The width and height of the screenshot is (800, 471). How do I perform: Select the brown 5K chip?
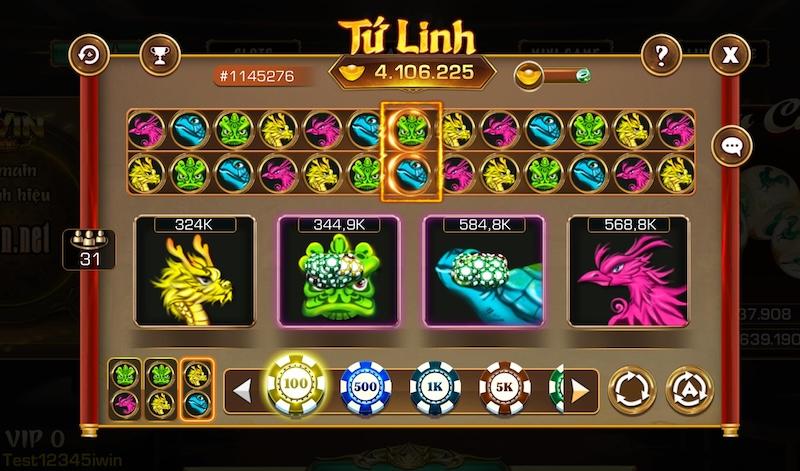(503, 386)
